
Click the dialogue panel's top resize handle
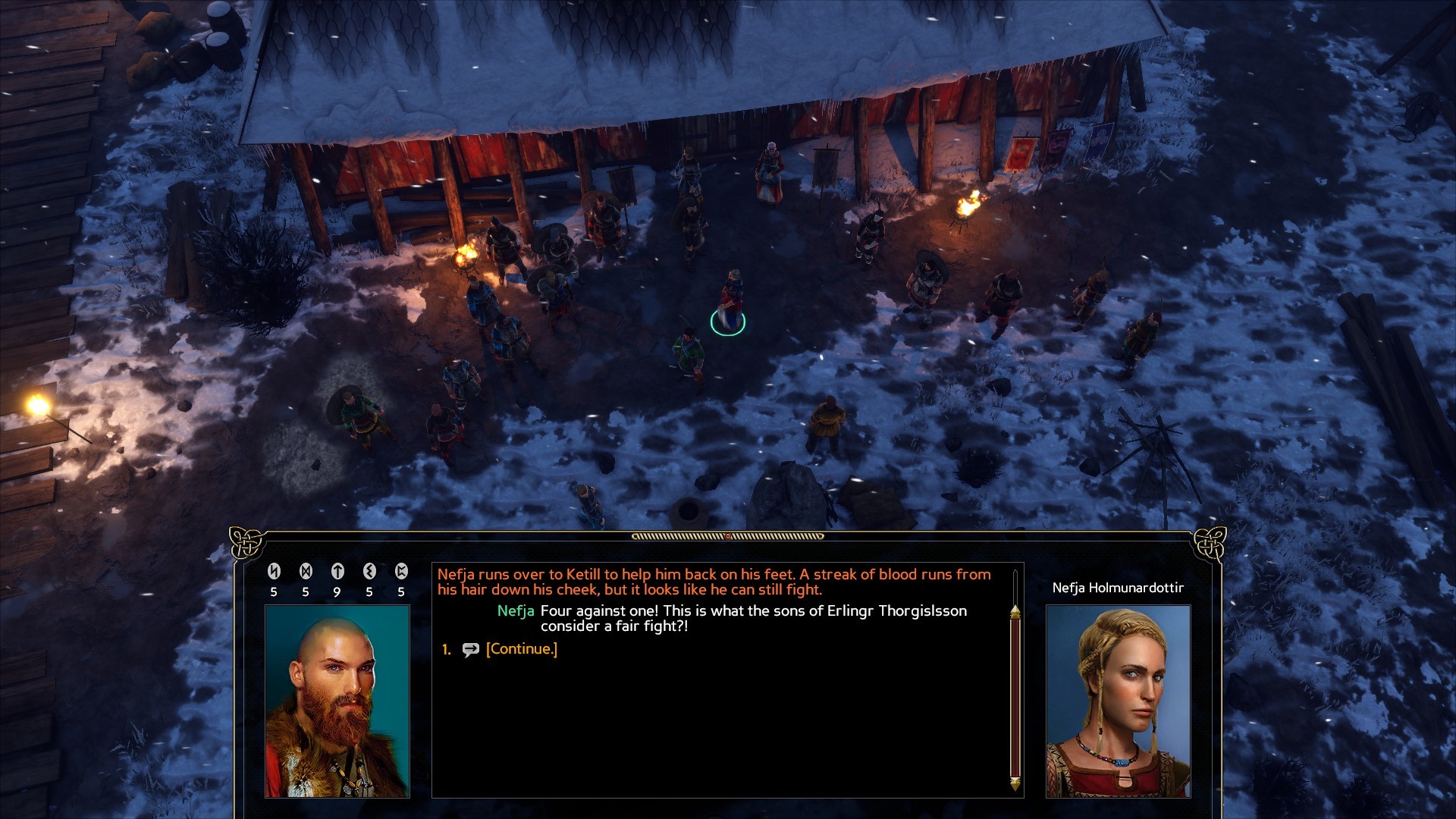[727, 536]
